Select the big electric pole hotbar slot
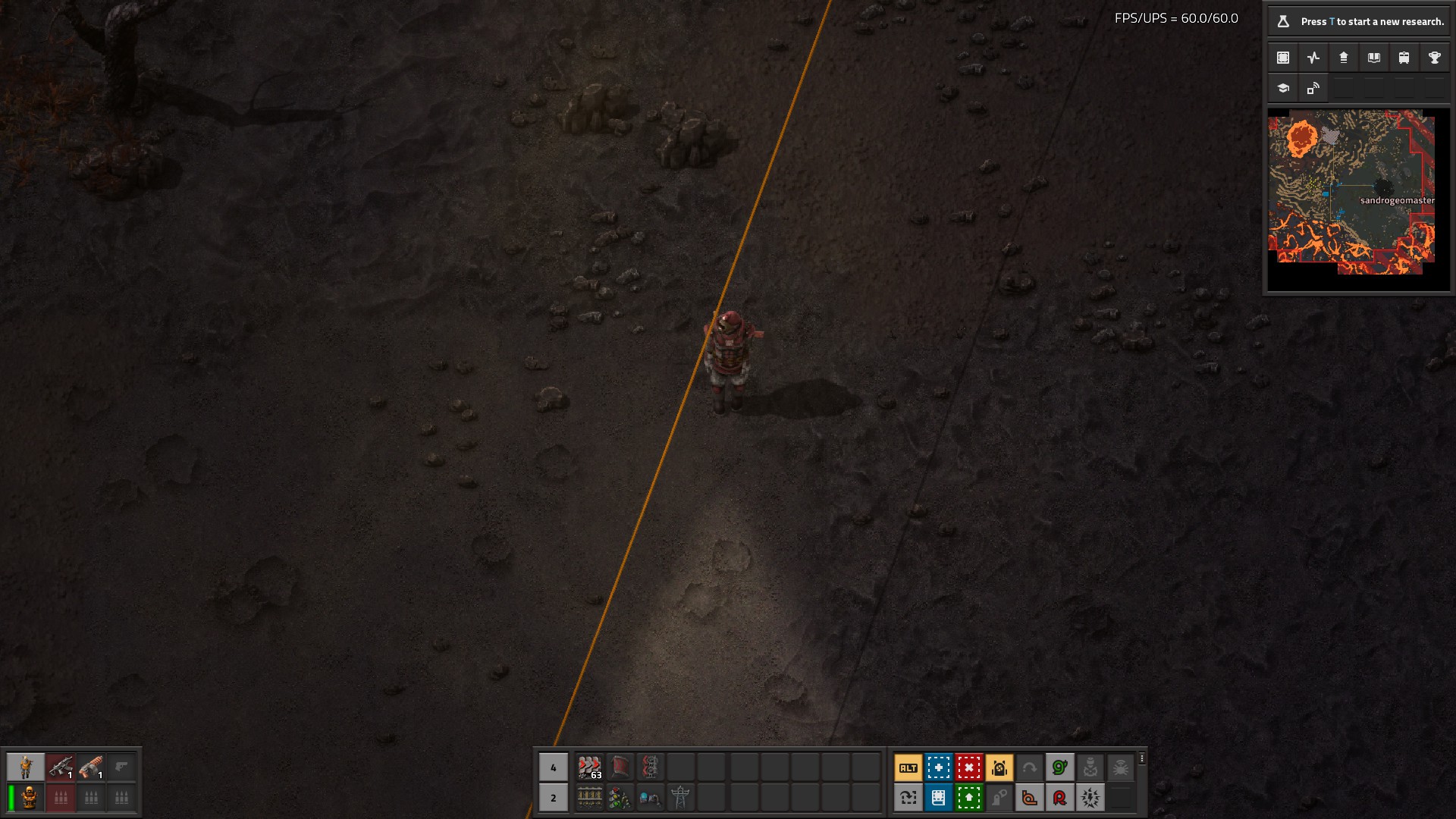 pyautogui.click(x=680, y=798)
